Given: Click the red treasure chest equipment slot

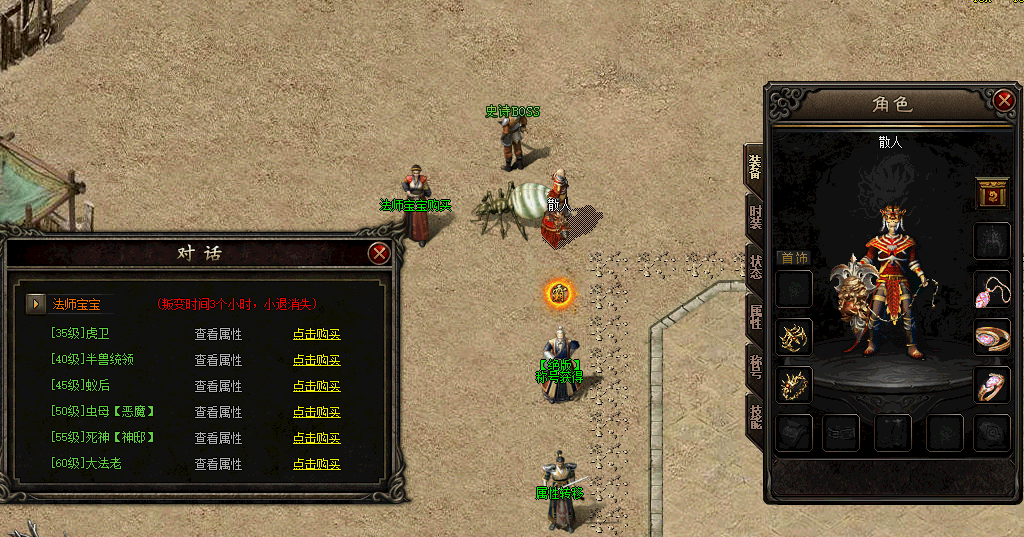Looking at the screenshot, I should [x=992, y=193].
